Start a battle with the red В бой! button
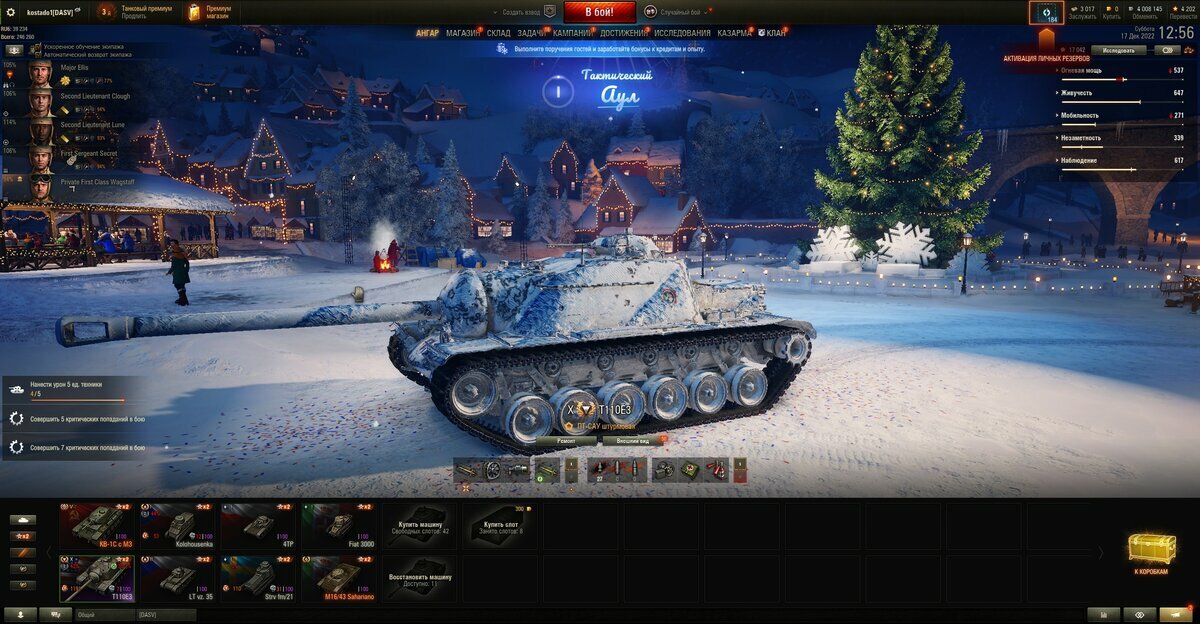 (600, 12)
